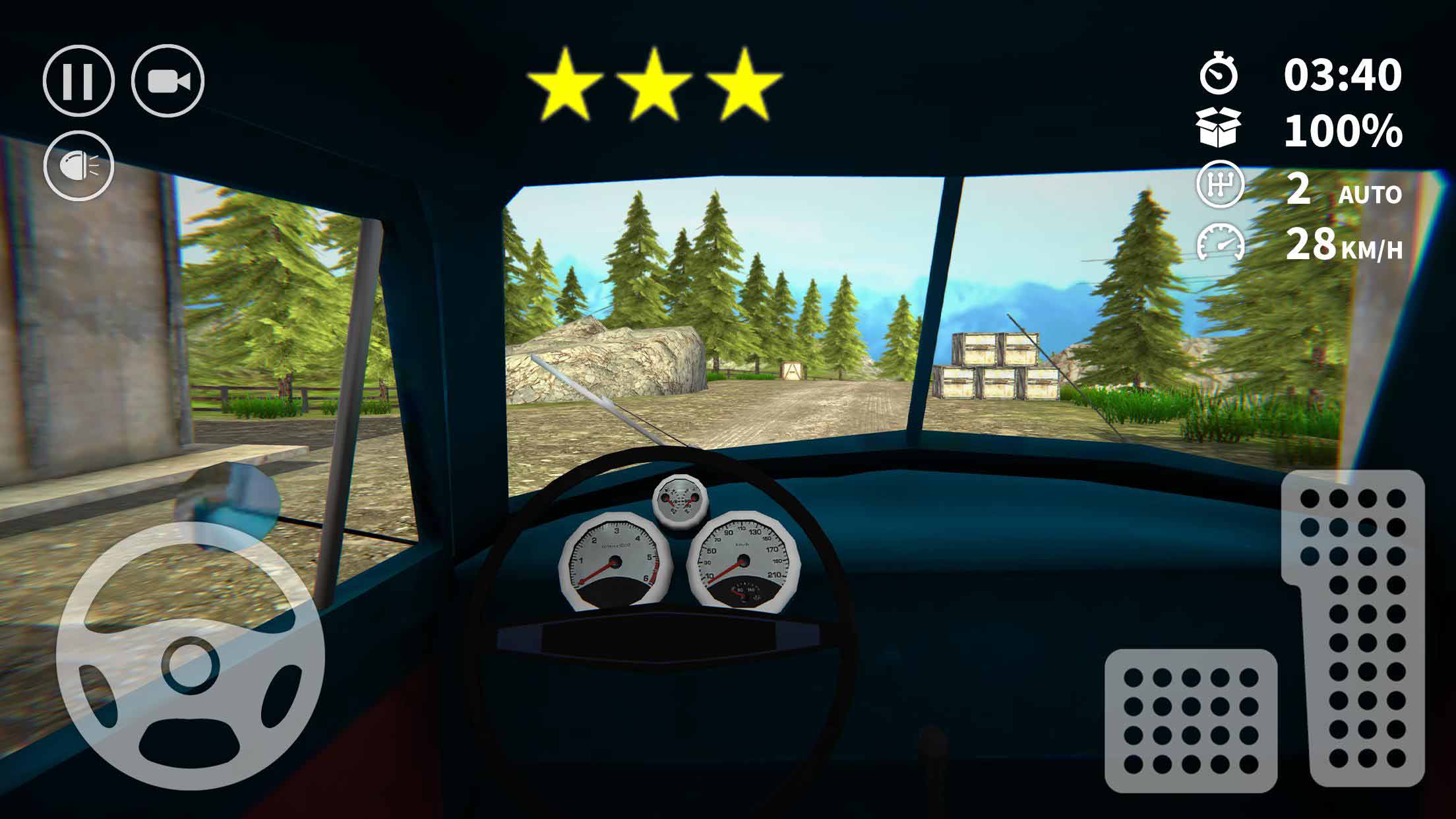Pause the game
This screenshot has height=819, width=1456.
tap(78, 81)
